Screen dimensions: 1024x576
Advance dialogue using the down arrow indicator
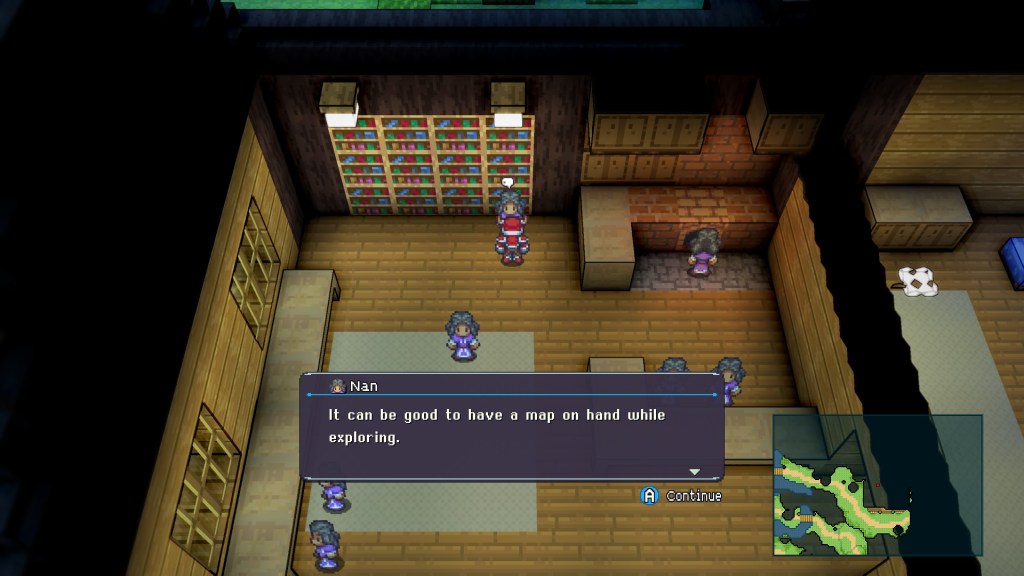click(694, 471)
